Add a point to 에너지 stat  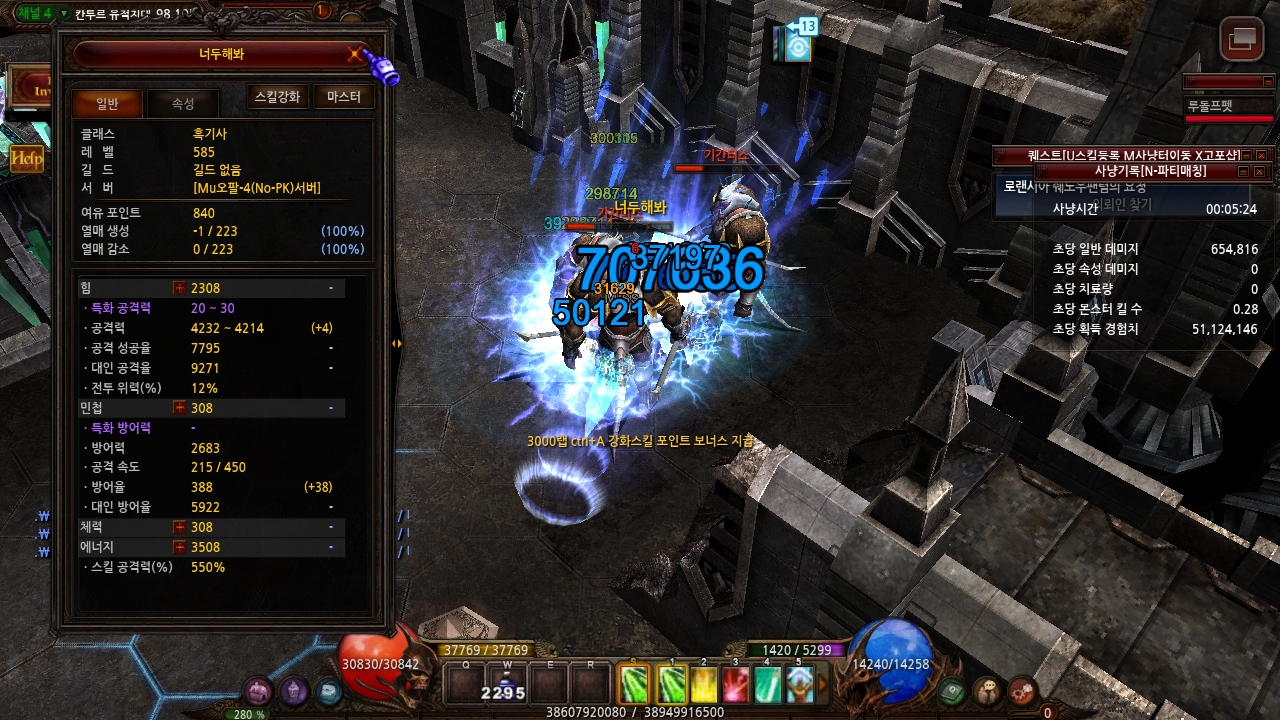(180, 547)
